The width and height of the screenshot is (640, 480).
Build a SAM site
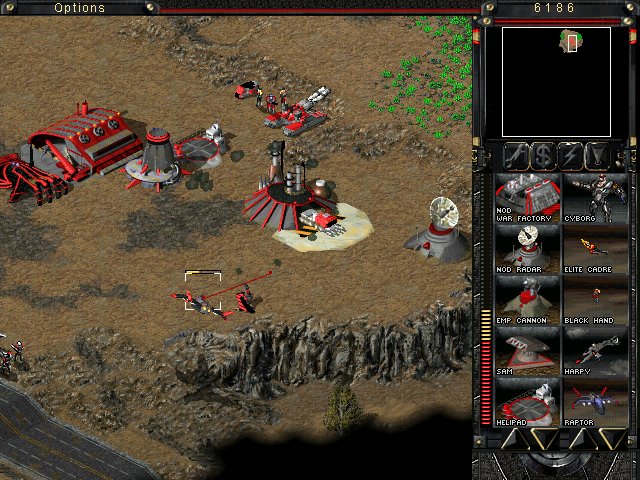click(x=528, y=350)
